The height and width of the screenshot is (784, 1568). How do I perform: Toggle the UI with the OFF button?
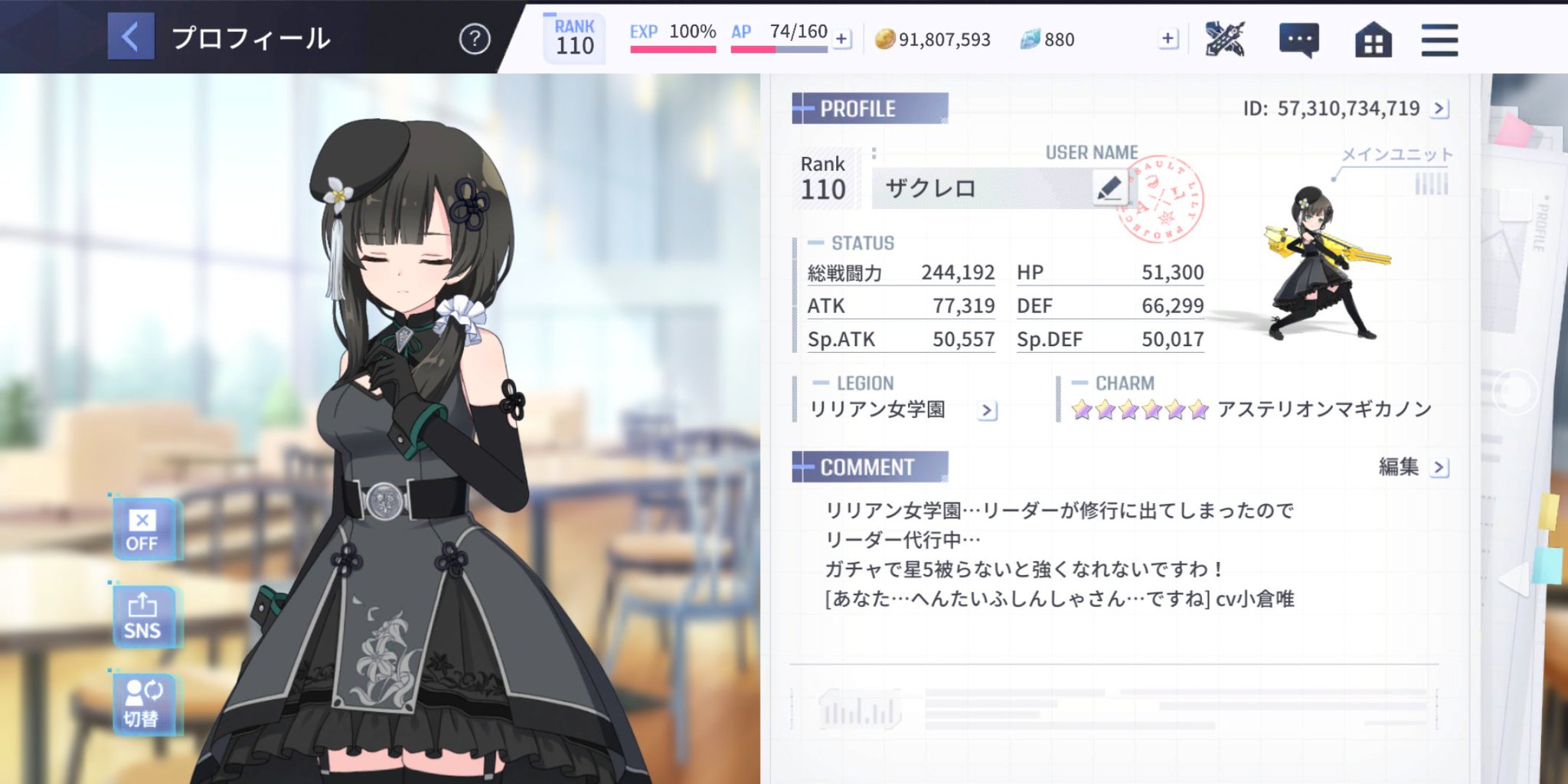click(x=144, y=528)
